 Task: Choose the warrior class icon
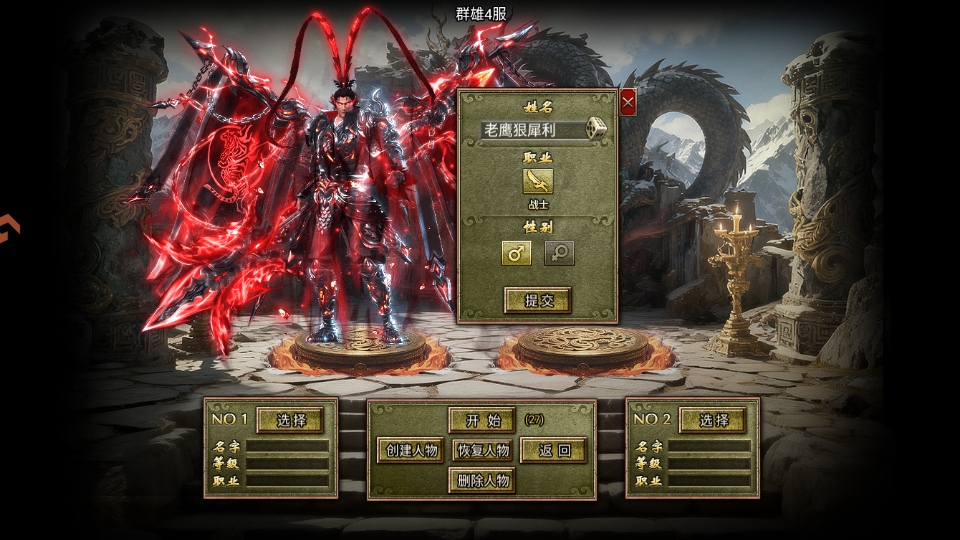pyautogui.click(x=537, y=180)
